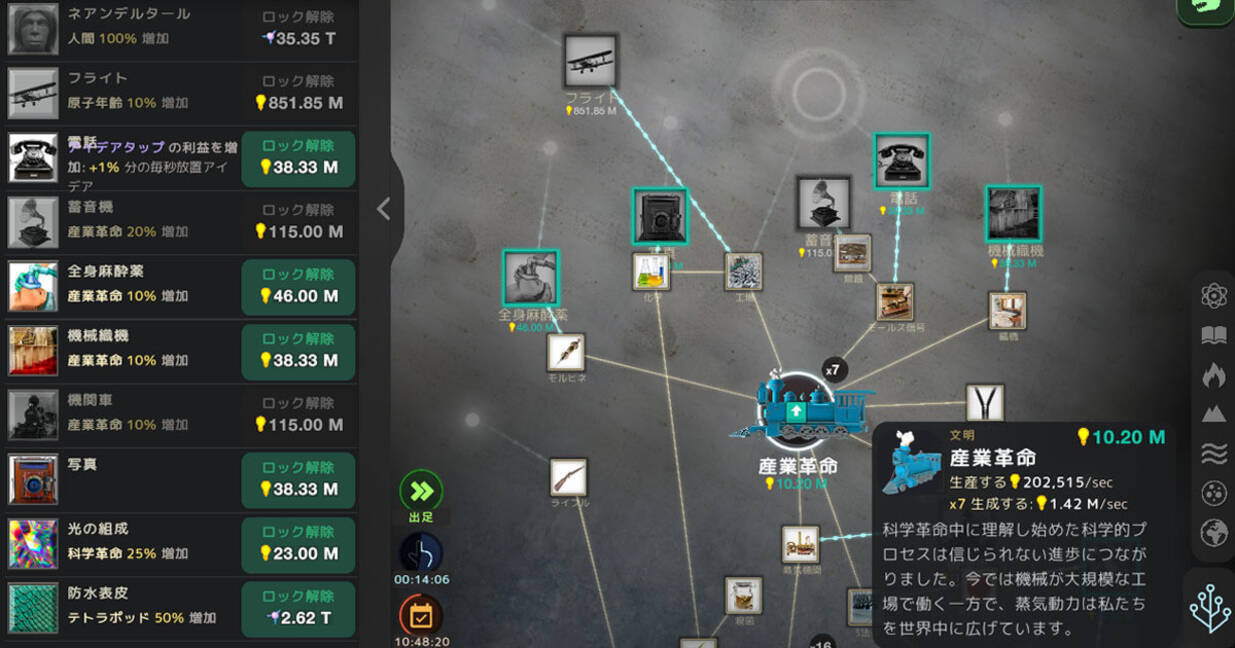The image size is (1235, 648).
Task: Open the book icon in the side bar
Action: click(1213, 335)
